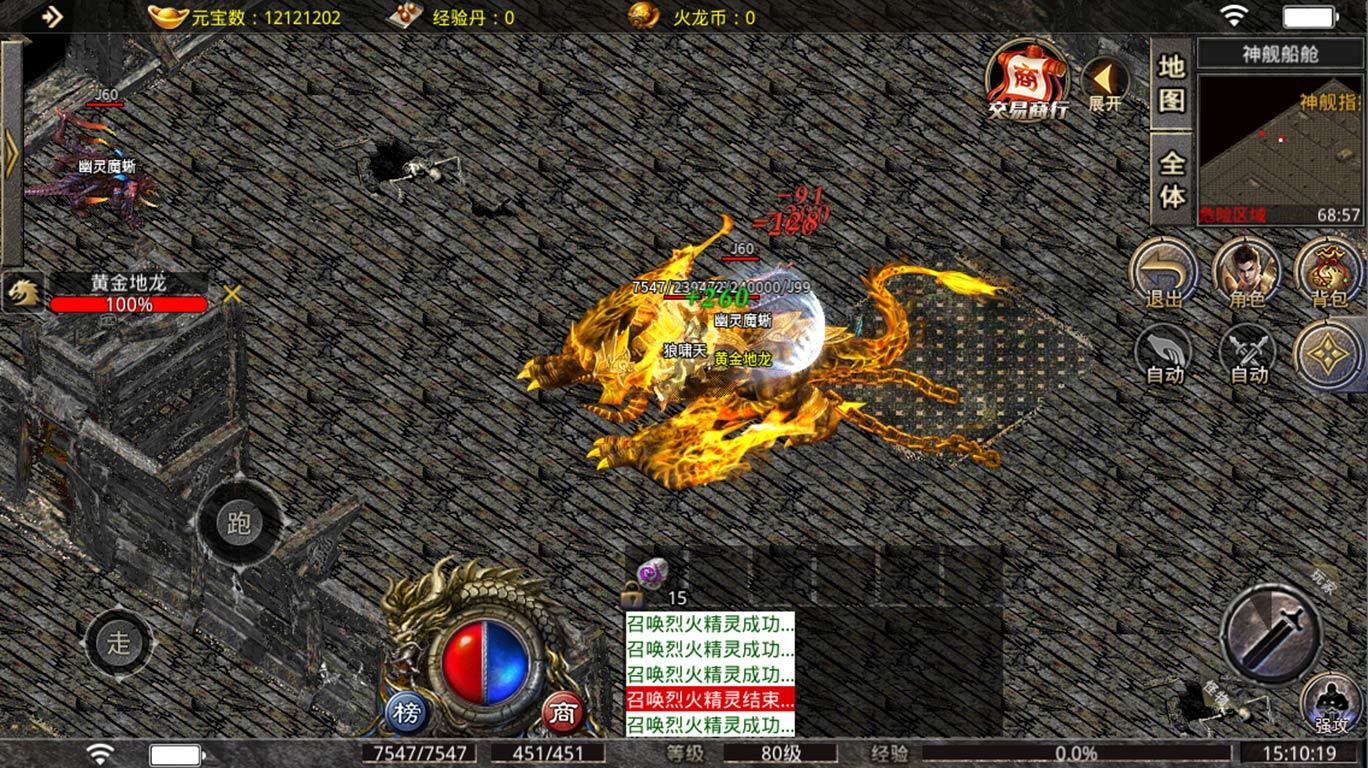Viewport: 1368px width, 768px height.
Task: Open the 角色 character sheet
Action: click(x=1247, y=272)
